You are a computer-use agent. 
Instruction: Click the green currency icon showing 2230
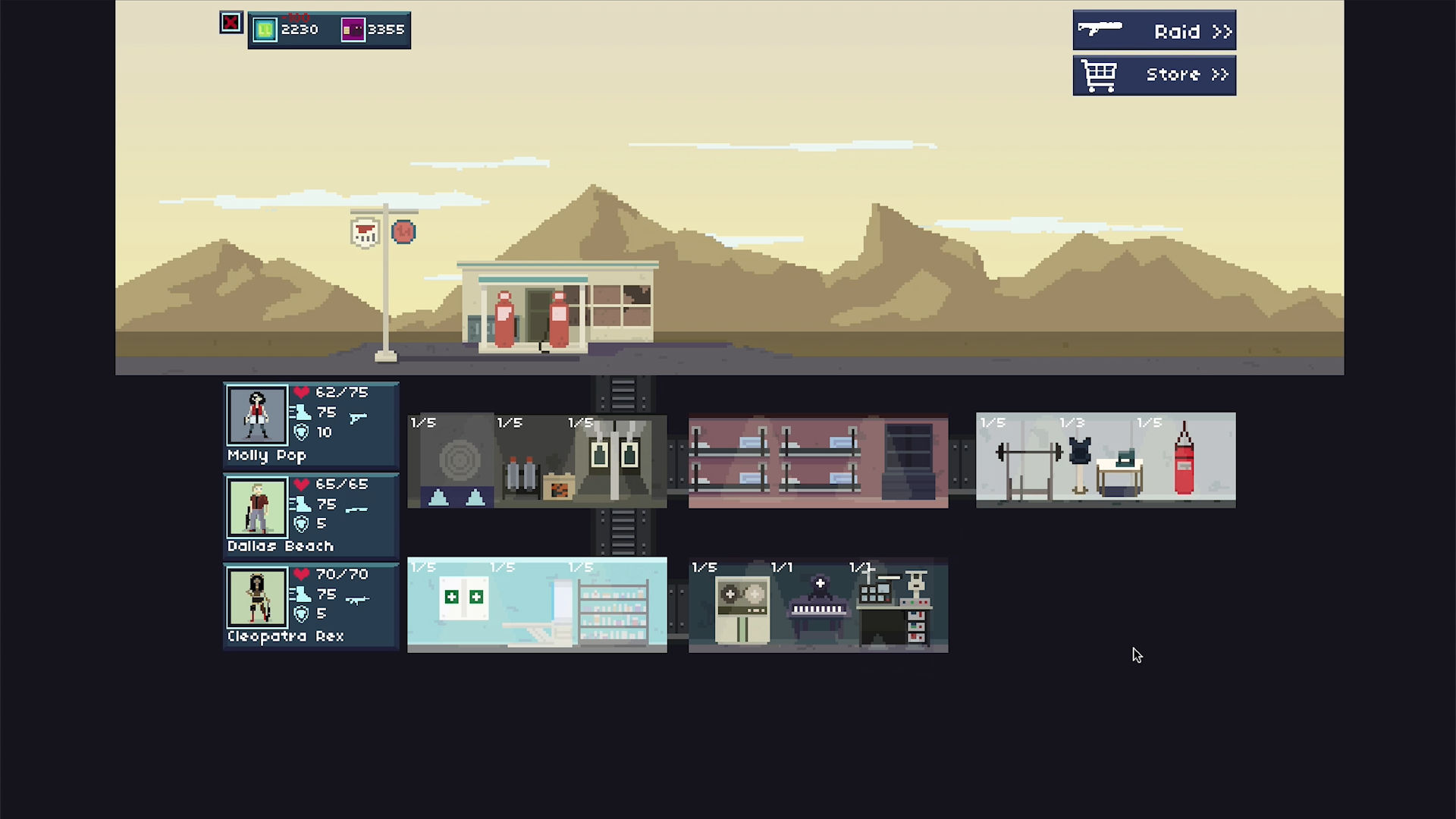pyautogui.click(x=264, y=30)
